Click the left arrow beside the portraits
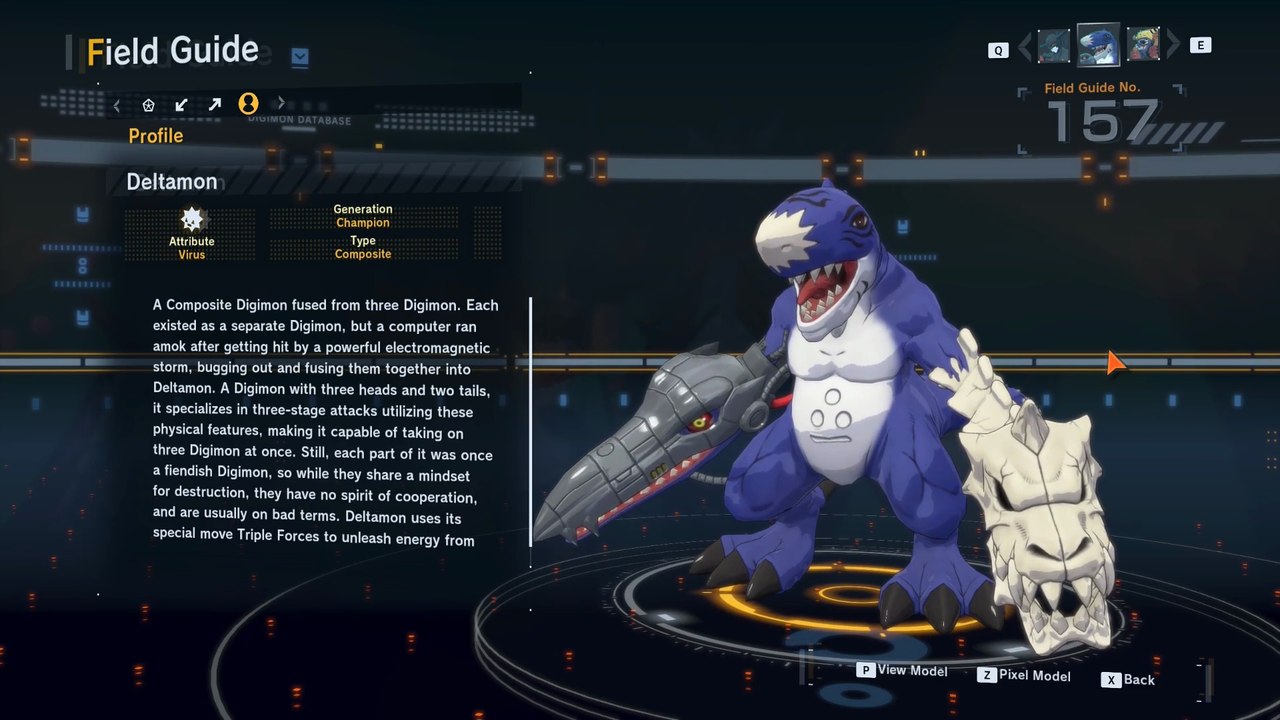Viewport: 1280px width, 720px height. pos(1025,46)
